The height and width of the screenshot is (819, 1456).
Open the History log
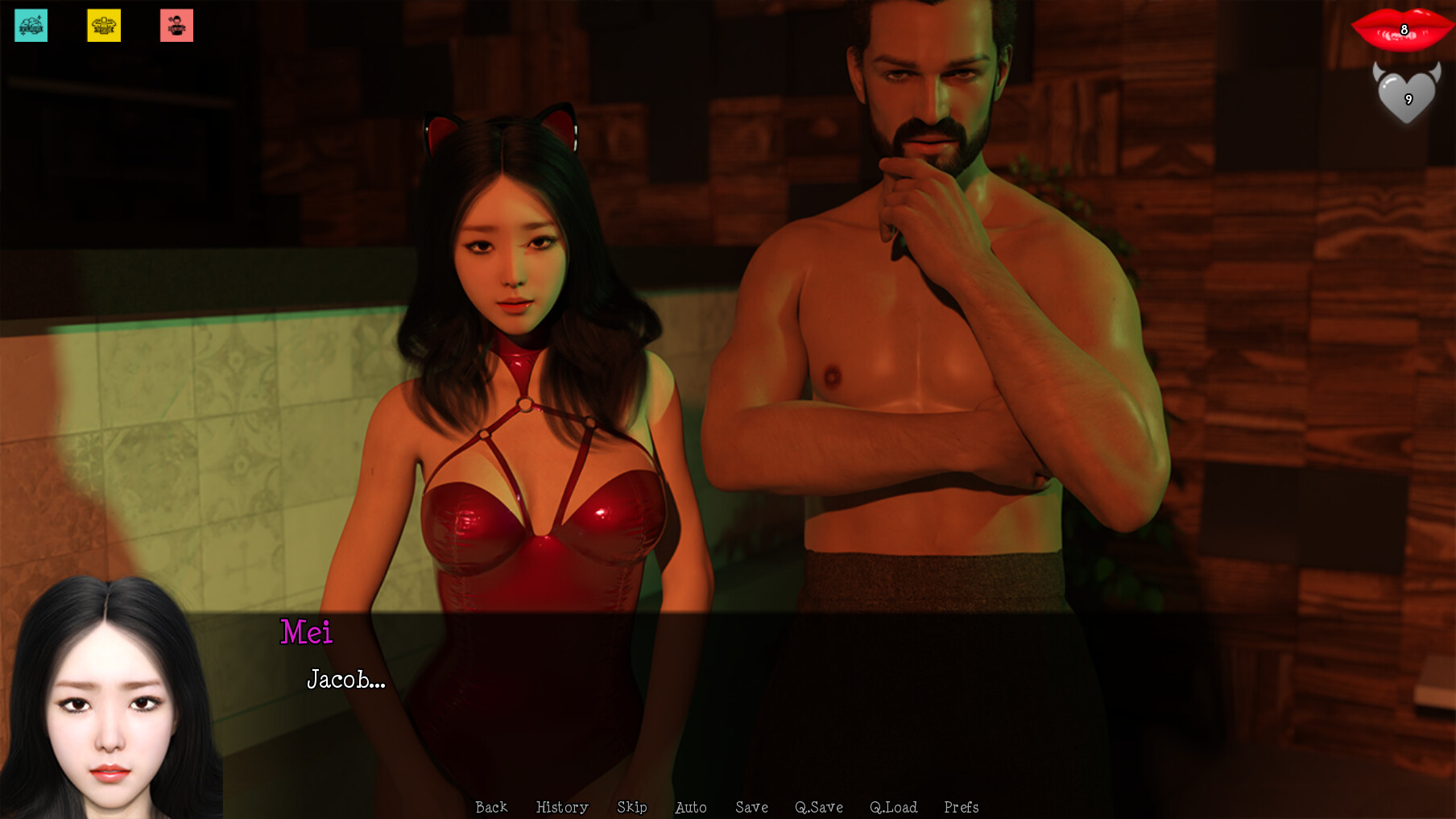pos(561,807)
